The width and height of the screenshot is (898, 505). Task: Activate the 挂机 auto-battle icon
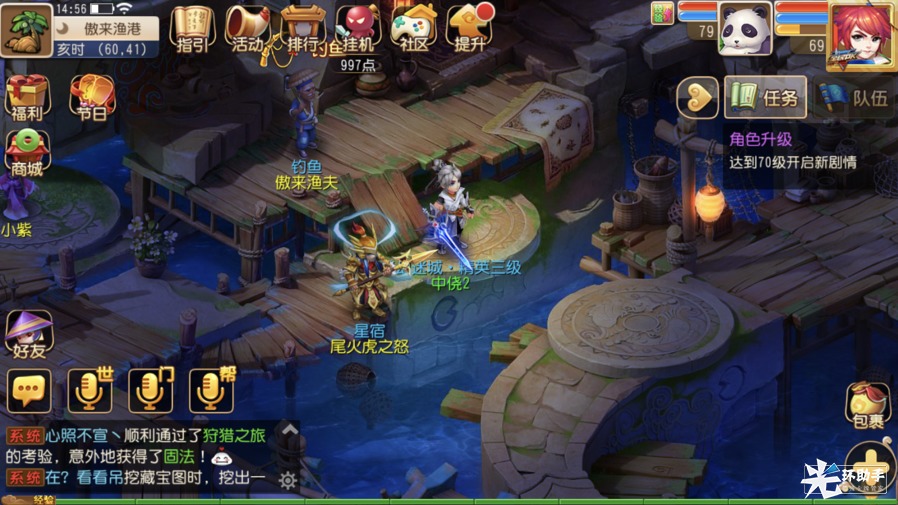[357, 28]
